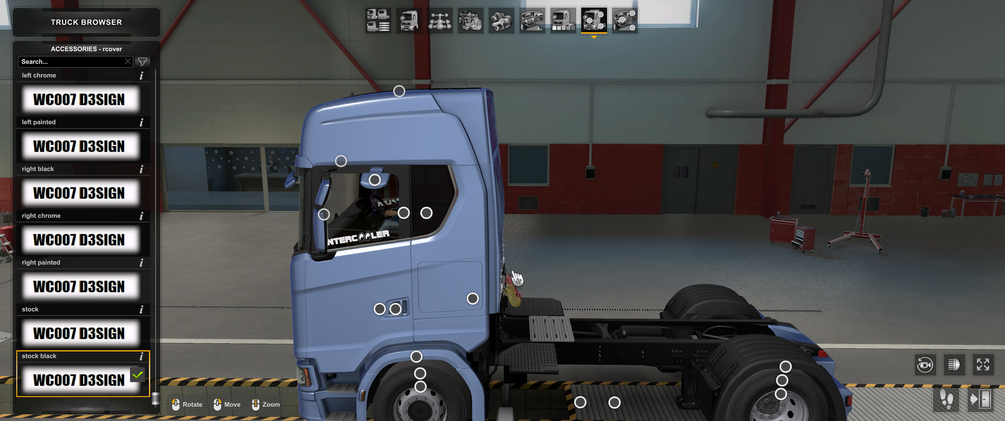Select the "stock" accessory entry

pyautogui.click(x=79, y=333)
